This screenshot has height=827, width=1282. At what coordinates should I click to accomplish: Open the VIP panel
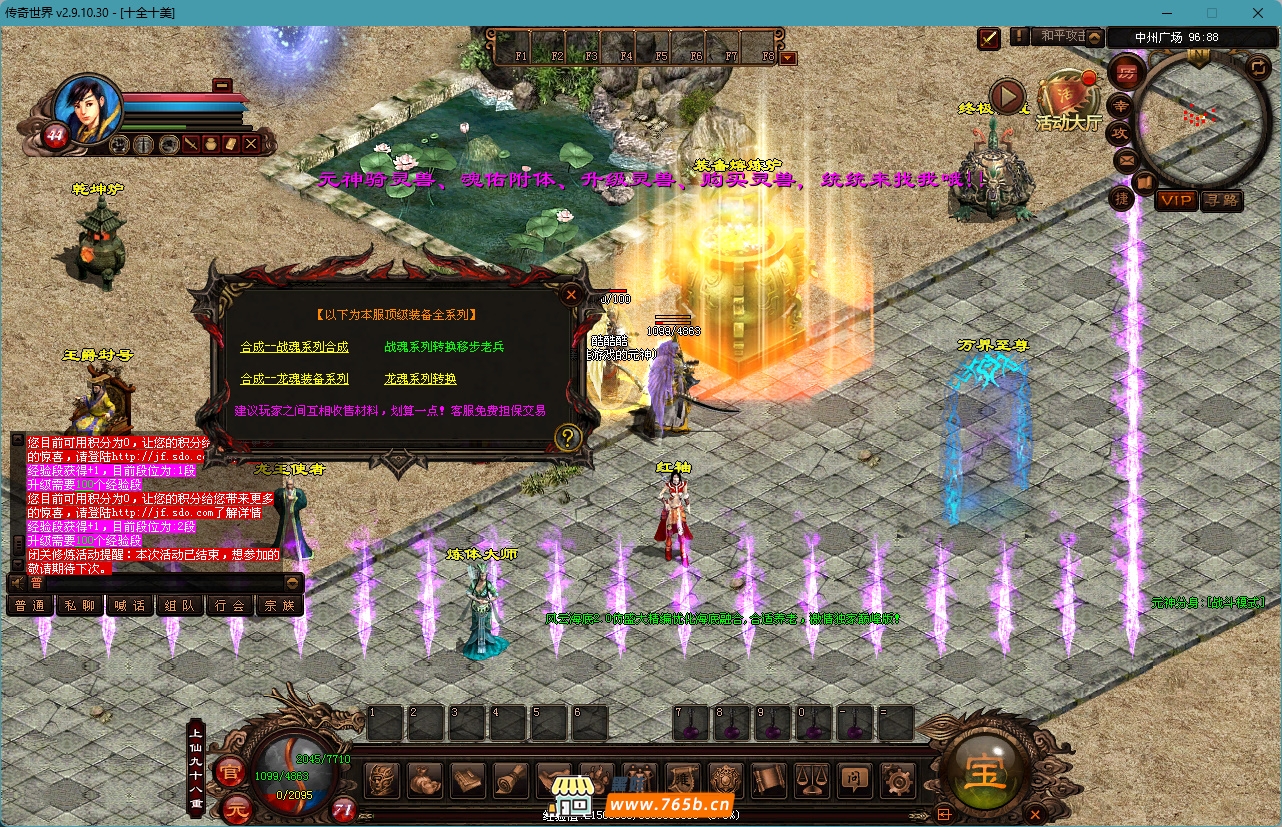pos(1176,201)
